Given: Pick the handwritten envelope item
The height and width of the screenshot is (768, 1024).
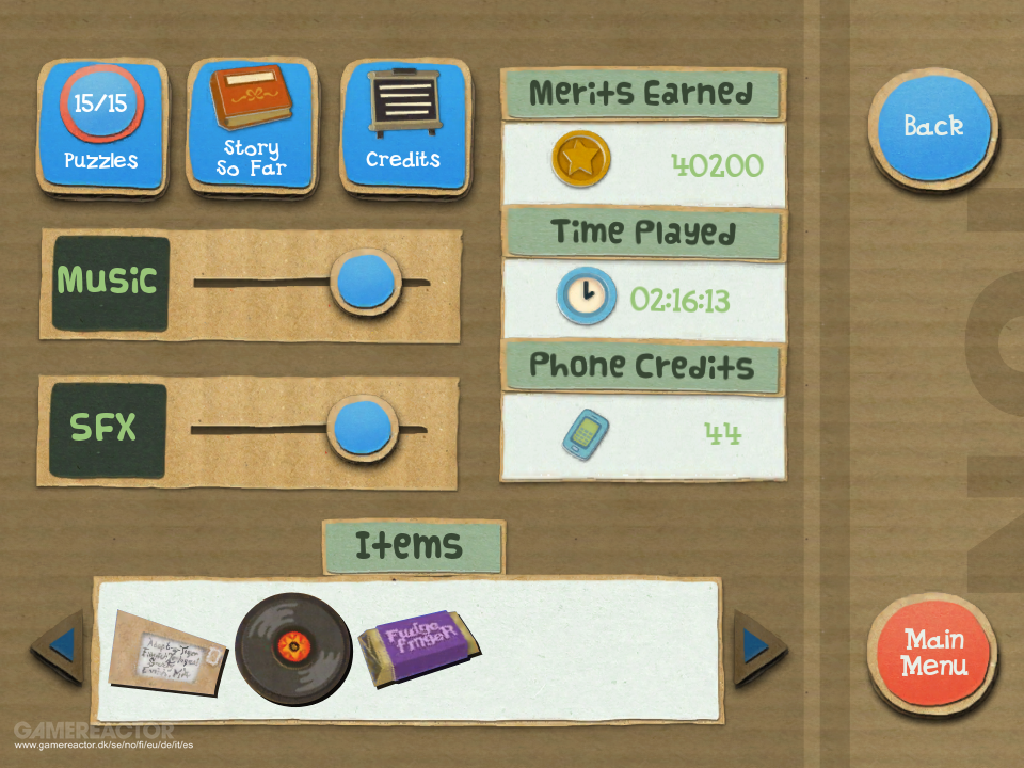Looking at the screenshot, I should [x=167, y=652].
